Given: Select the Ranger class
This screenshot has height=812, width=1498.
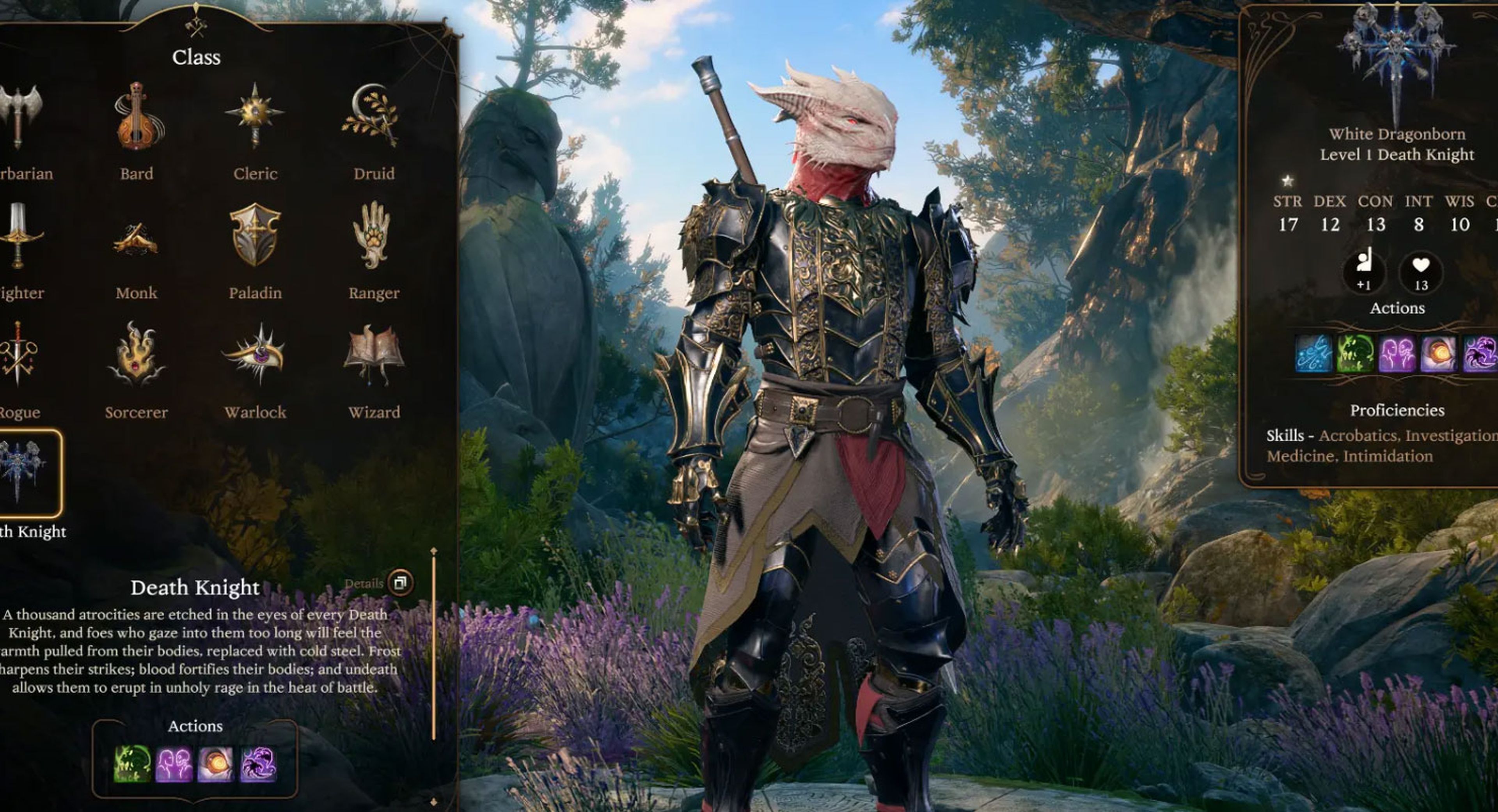Looking at the screenshot, I should coord(373,236).
